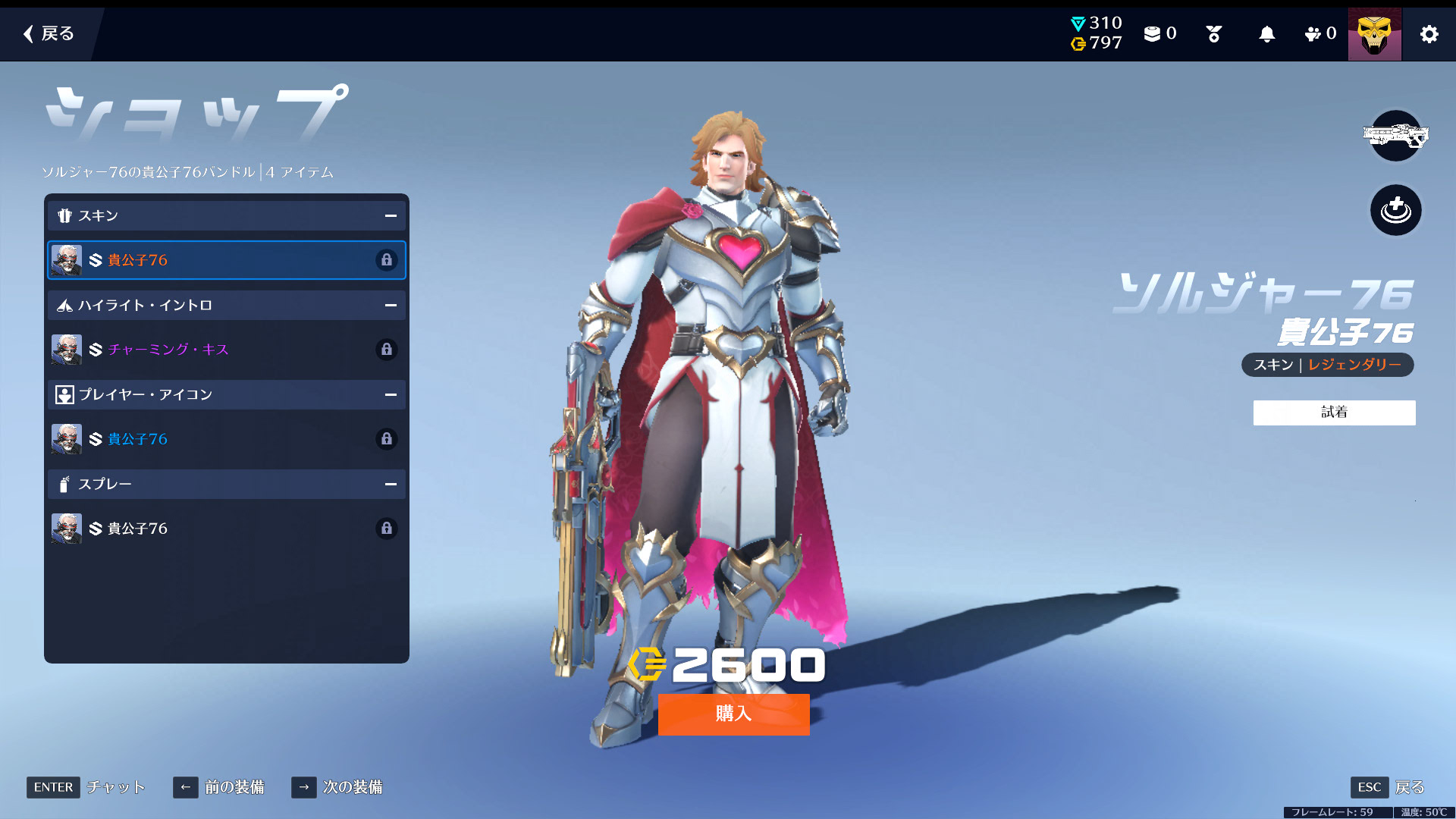This screenshot has width=1456, height=819.
Task: Open the settings gear menu
Action: point(1429,34)
